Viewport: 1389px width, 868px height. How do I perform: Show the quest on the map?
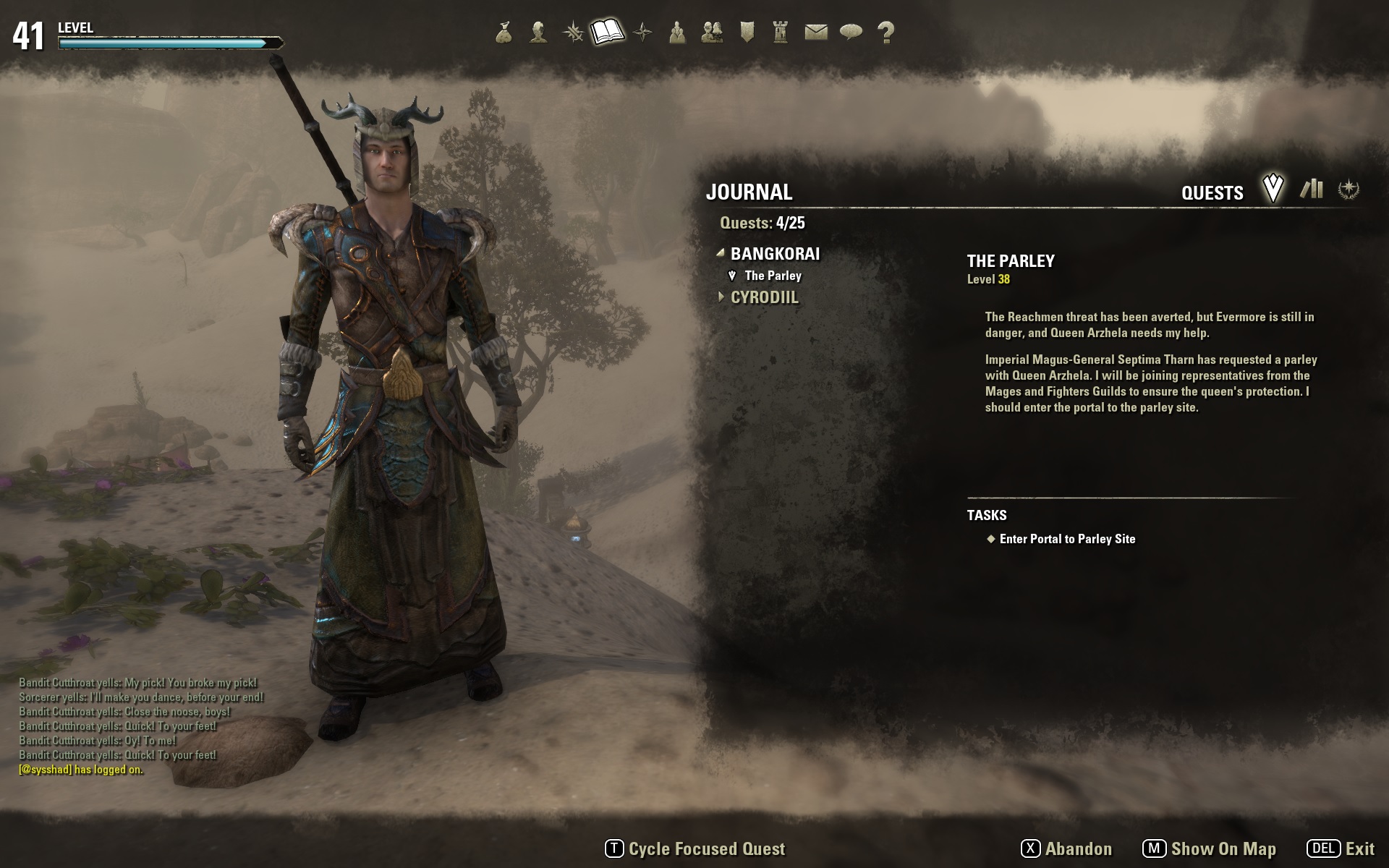click(x=1209, y=848)
